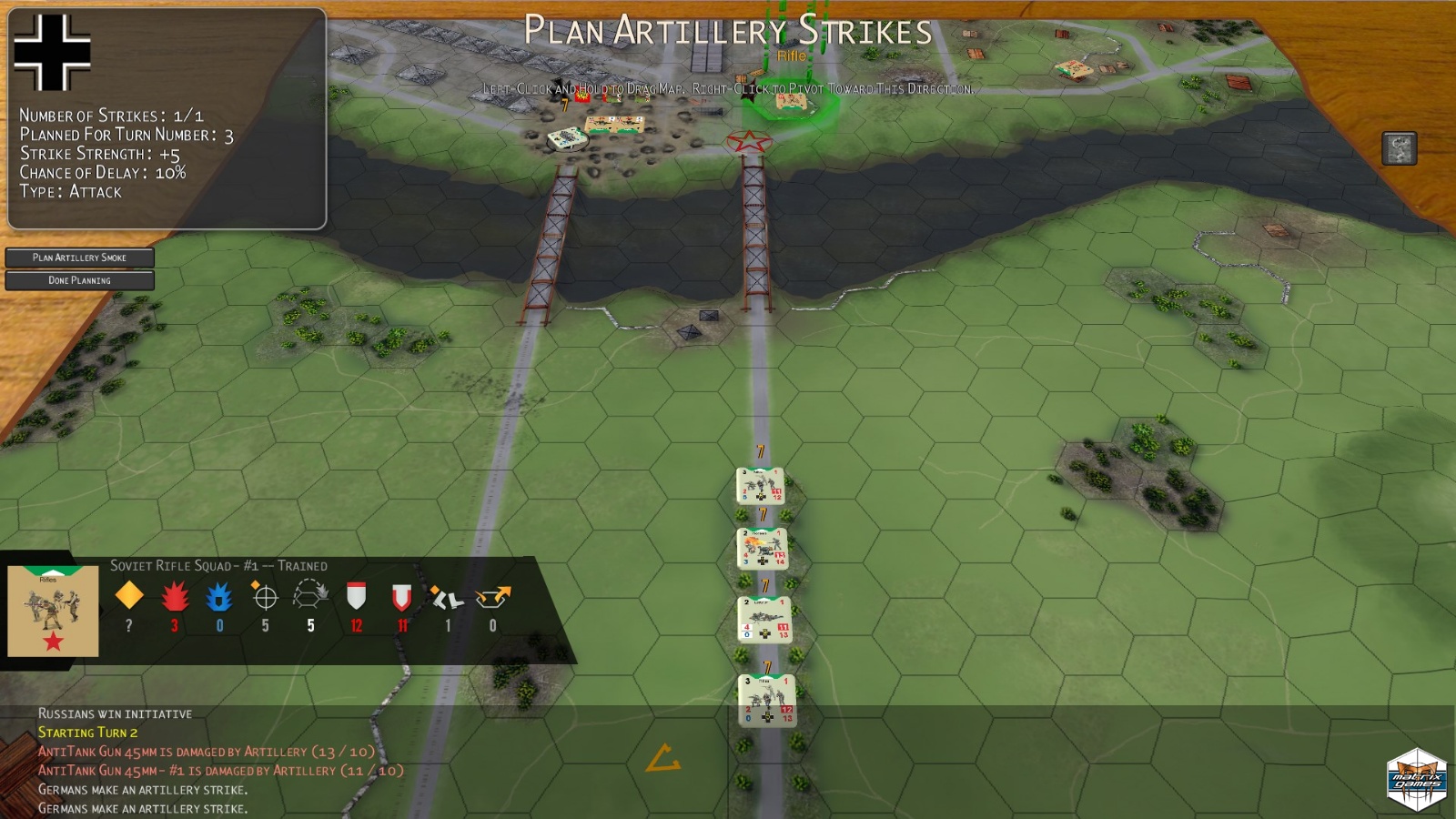Confirm with the Done Planning button
The height and width of the screenshot is (819, 1456).
(79, 280)
